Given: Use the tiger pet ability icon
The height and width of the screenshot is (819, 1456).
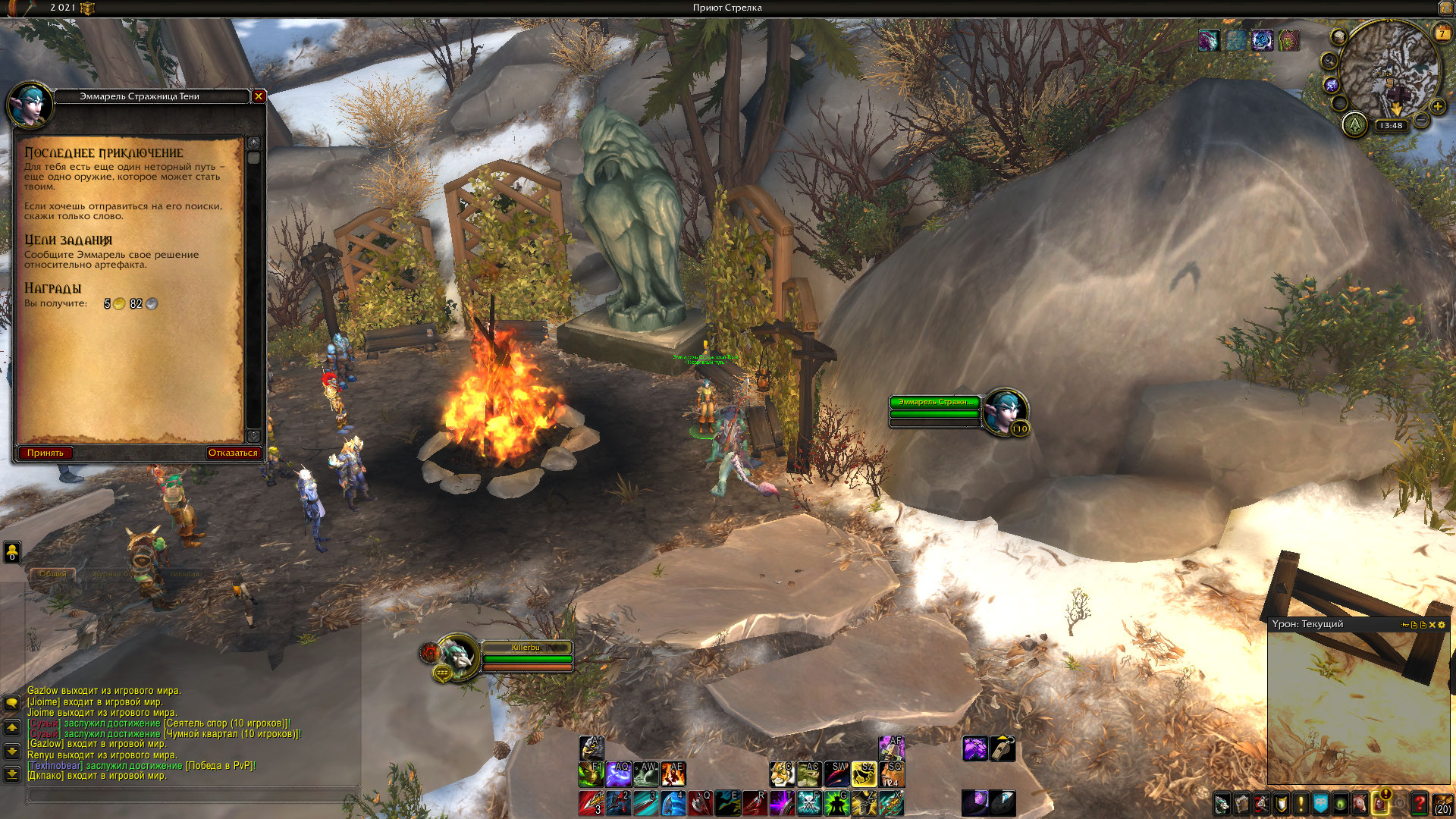Looking at the screenshot, I should [x=782, y=774].
